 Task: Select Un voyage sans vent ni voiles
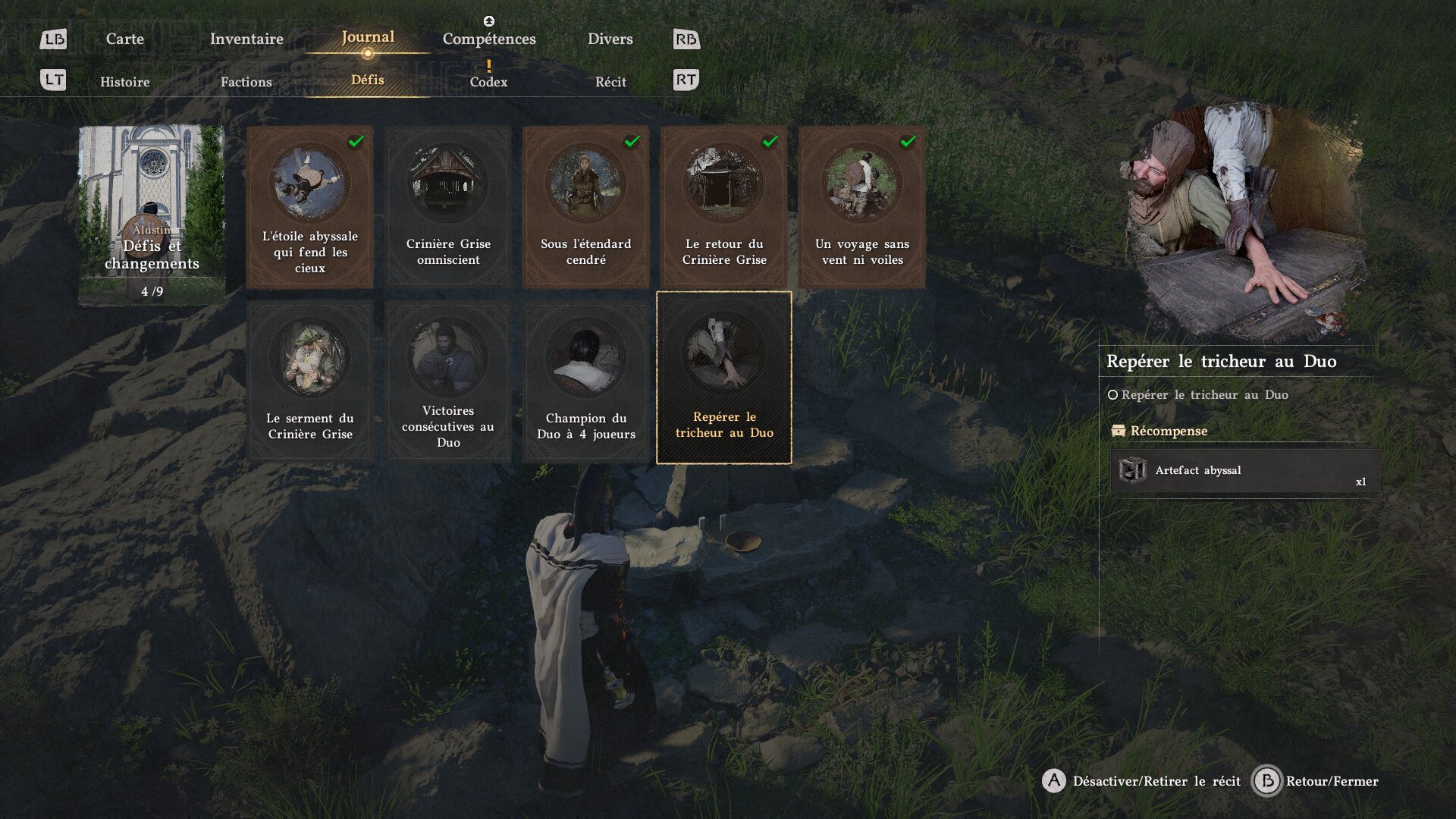(861, 206)
